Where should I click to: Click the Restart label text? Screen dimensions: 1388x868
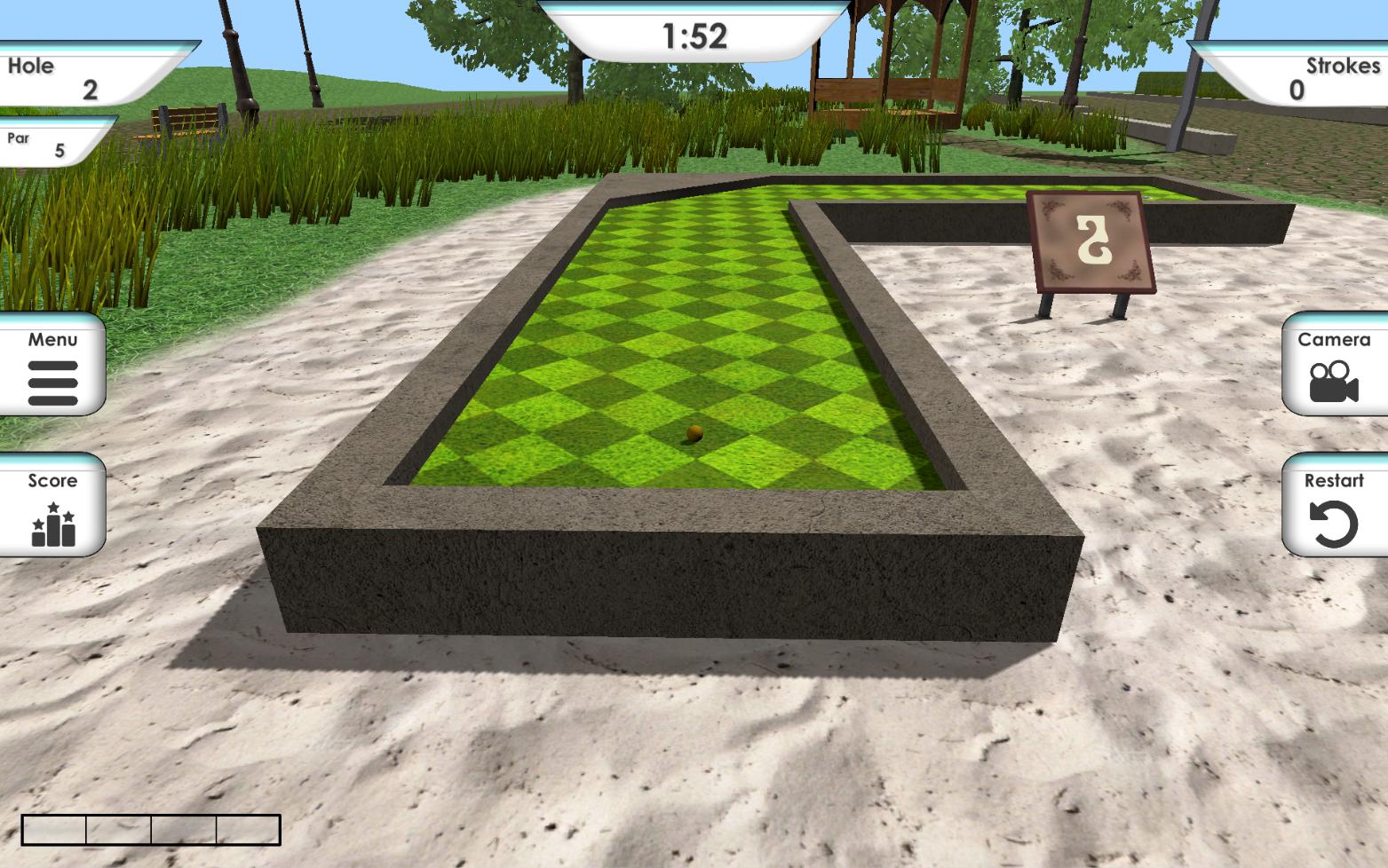click(1333, 481)
